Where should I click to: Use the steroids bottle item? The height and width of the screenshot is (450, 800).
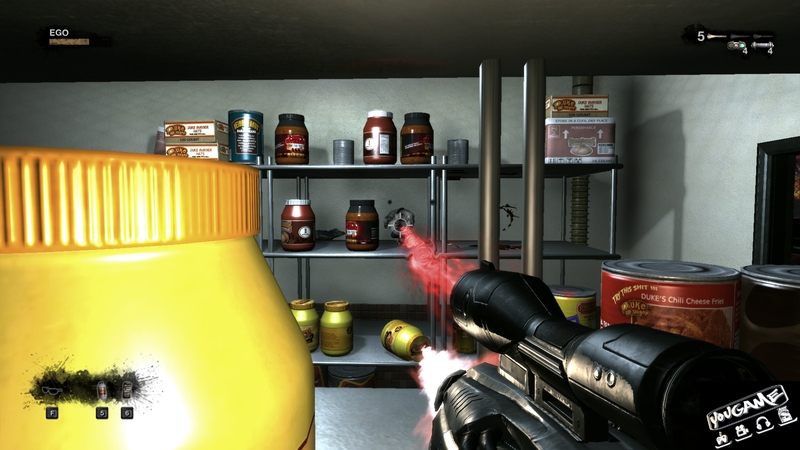point(101,389)
